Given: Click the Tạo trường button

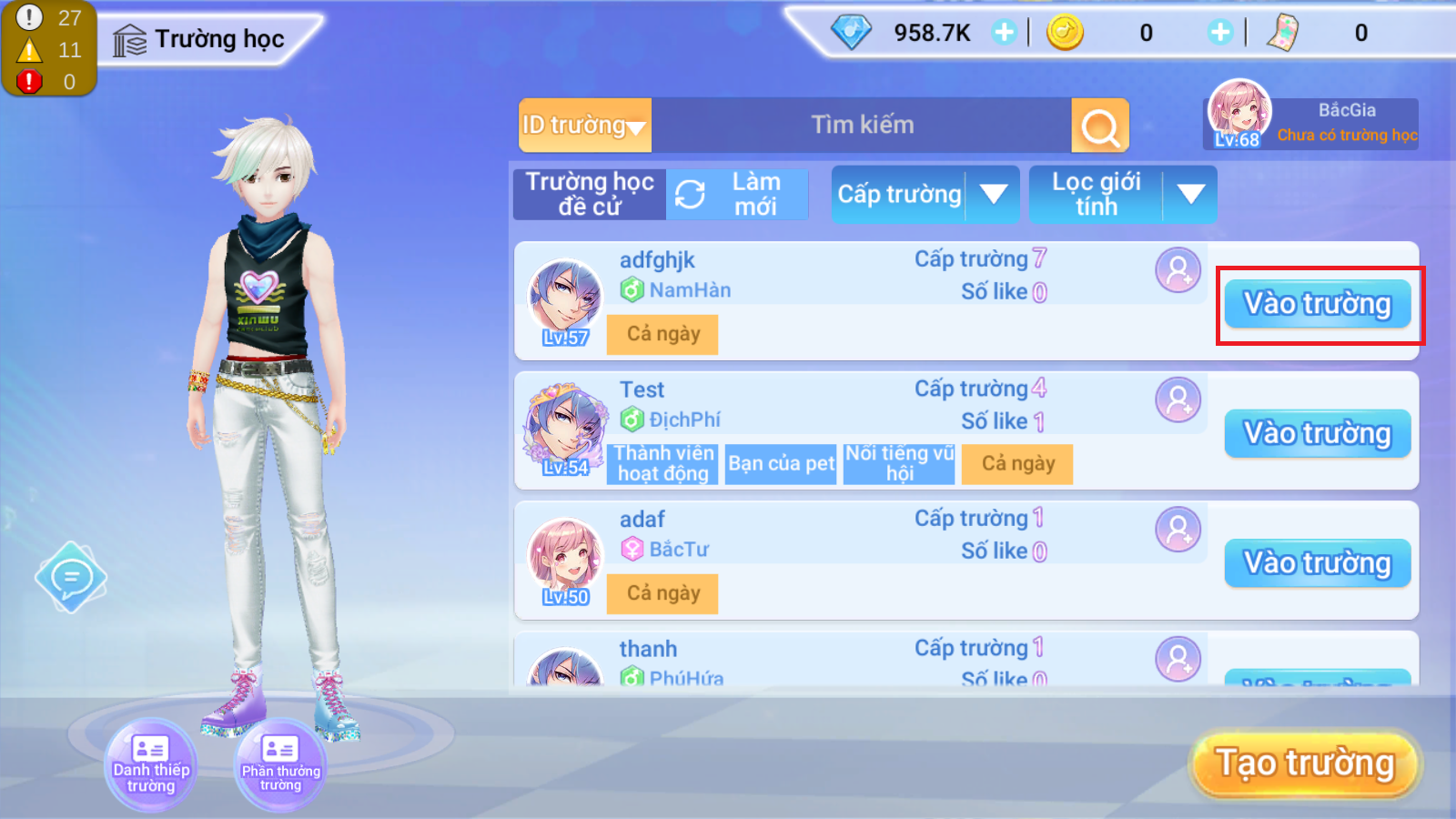Looking at the screenshot, I should coord(1305,764).
